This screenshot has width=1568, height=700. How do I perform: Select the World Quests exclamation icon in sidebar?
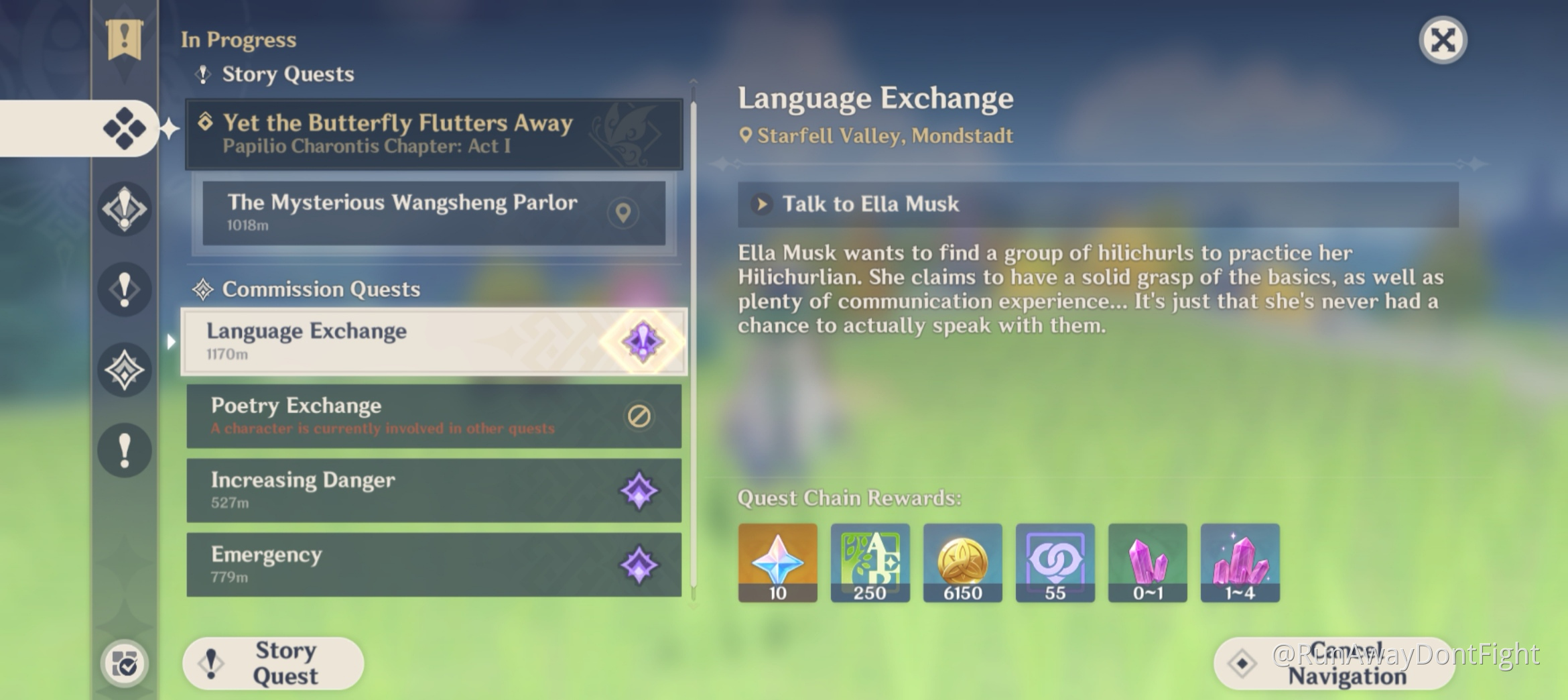point(123,451)
